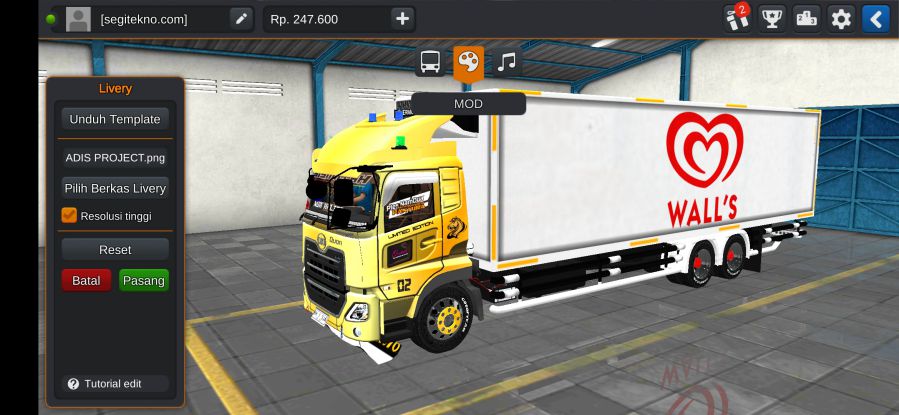Toggle the Resolusi tinggi checkbox
Image resolution: width=899 pixels, height=415 pixels.
coord(69,215)
